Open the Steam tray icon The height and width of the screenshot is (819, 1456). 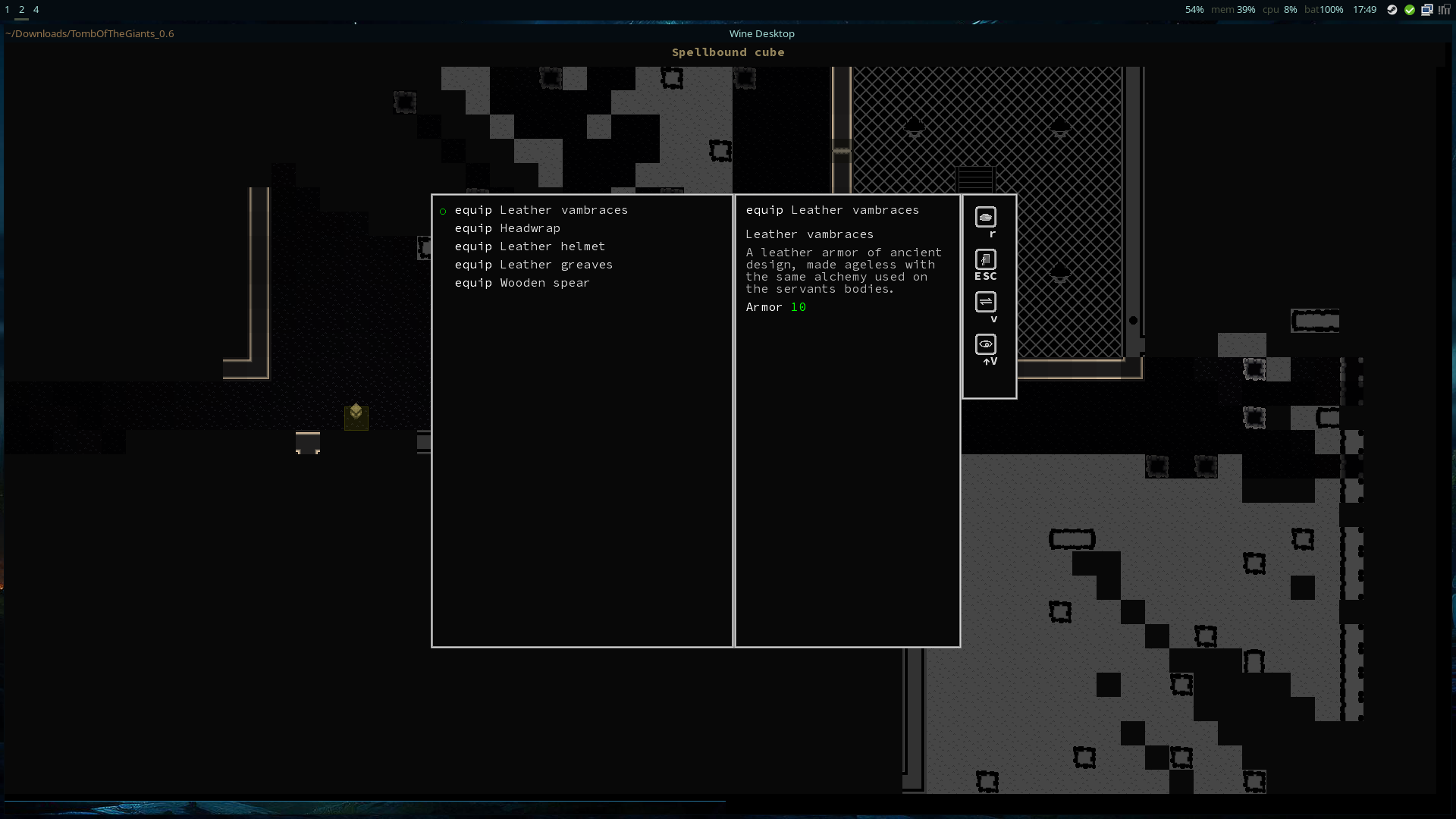coord(1392,10)
